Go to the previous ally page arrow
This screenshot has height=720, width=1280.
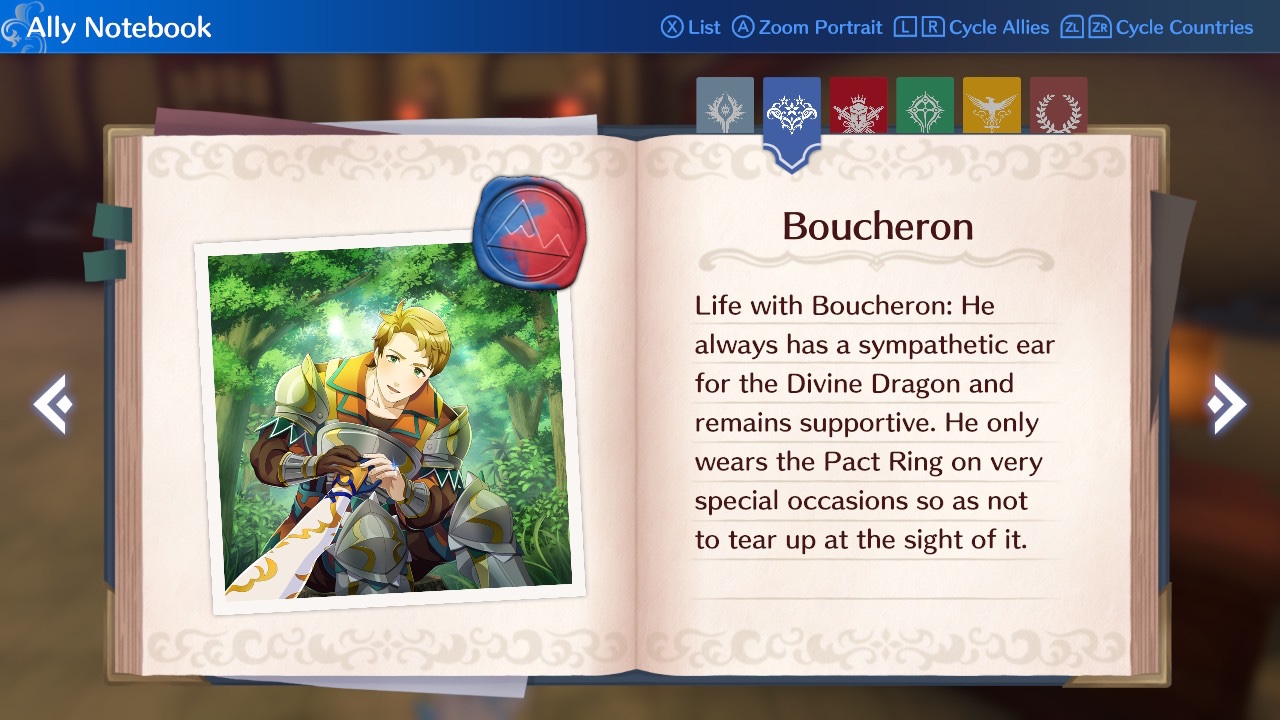click(50, 404)
